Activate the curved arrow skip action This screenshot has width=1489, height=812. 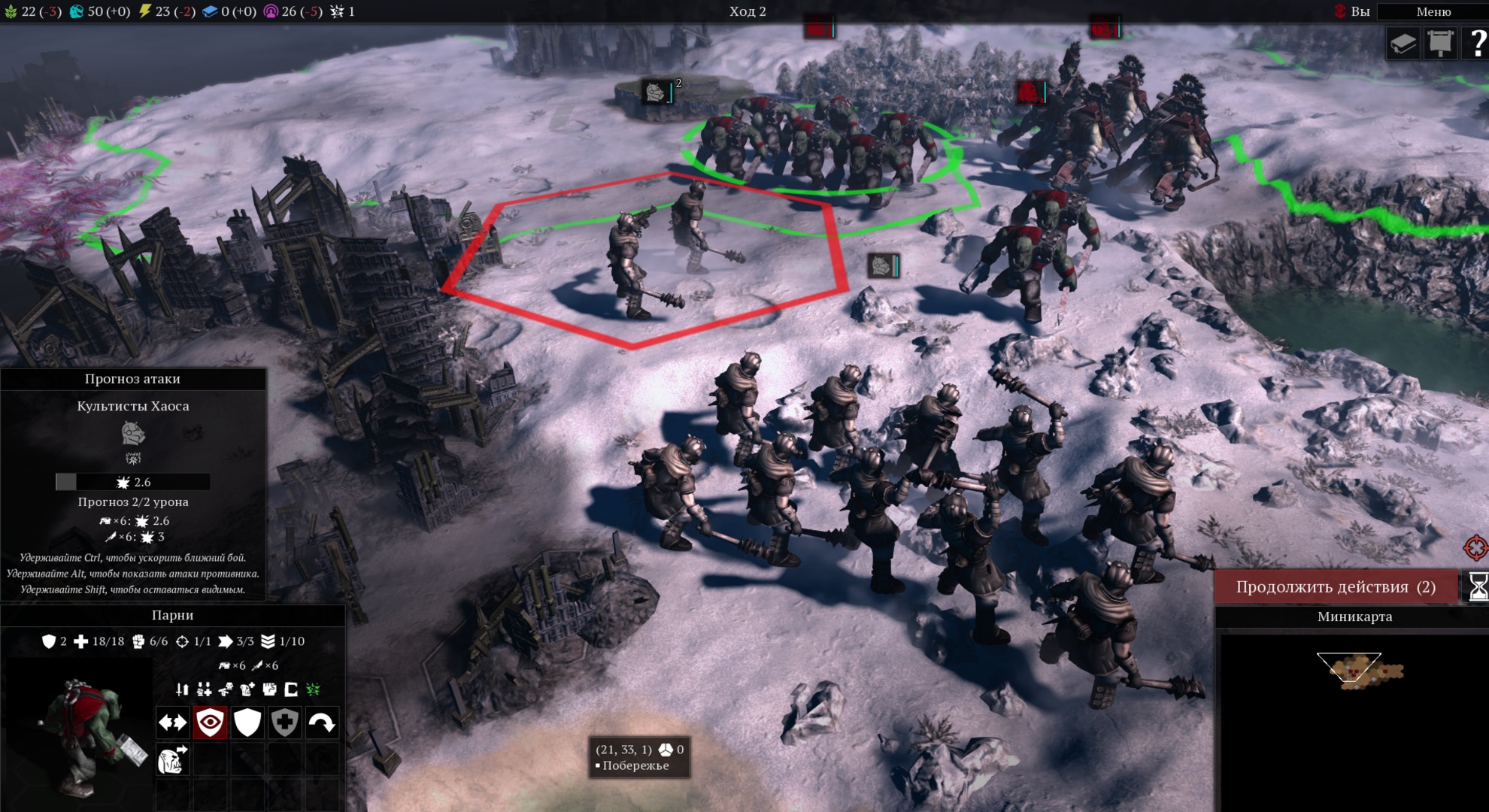[322, 723]
